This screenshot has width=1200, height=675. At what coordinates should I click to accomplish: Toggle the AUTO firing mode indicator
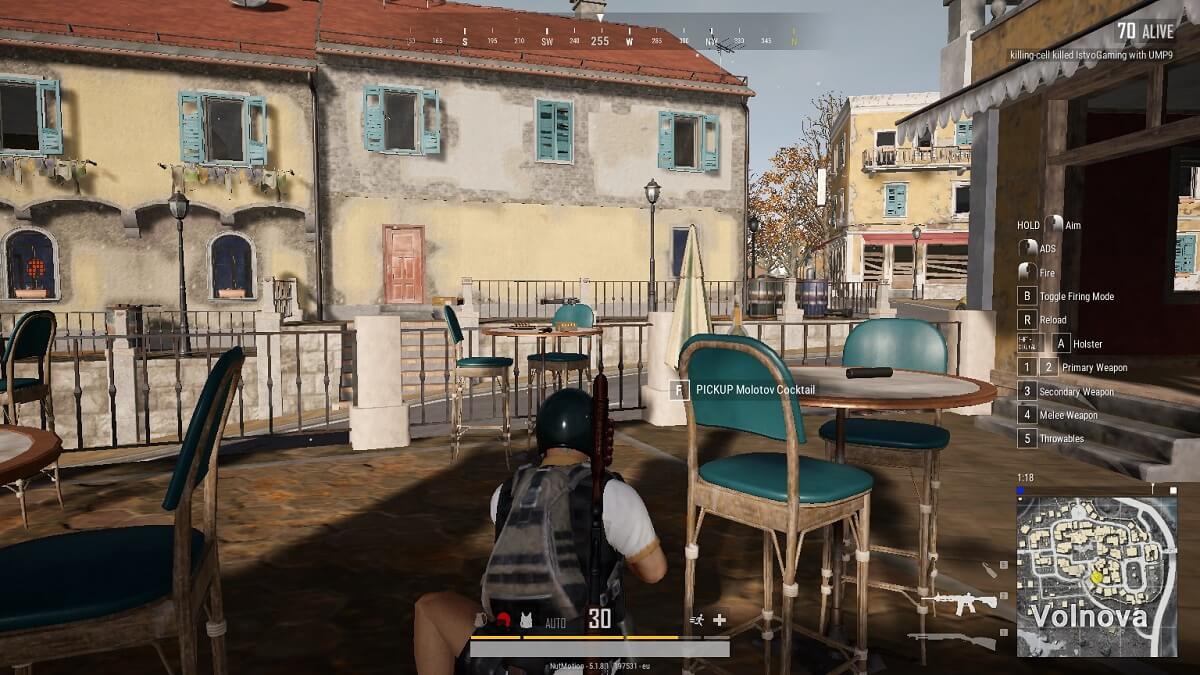point(555,623)
